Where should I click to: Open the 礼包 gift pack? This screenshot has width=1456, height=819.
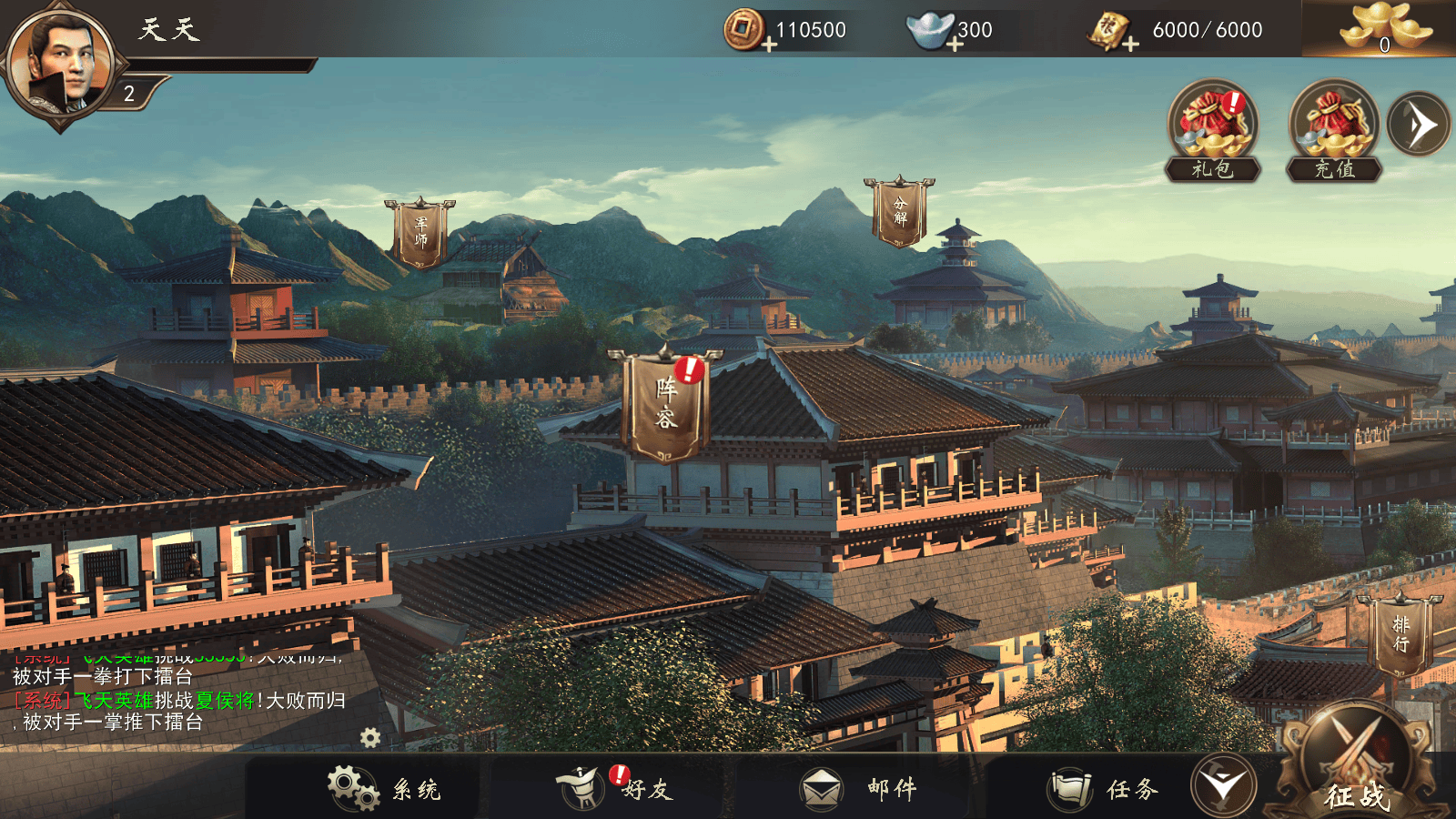(1213, 127)
